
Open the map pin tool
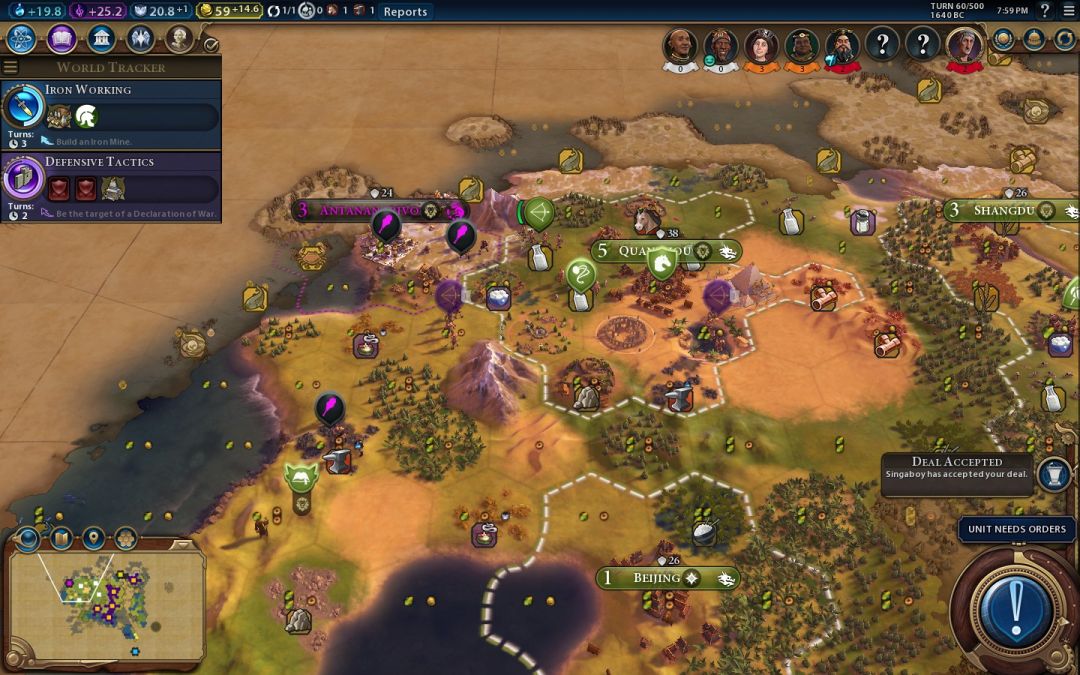(93, 539)
